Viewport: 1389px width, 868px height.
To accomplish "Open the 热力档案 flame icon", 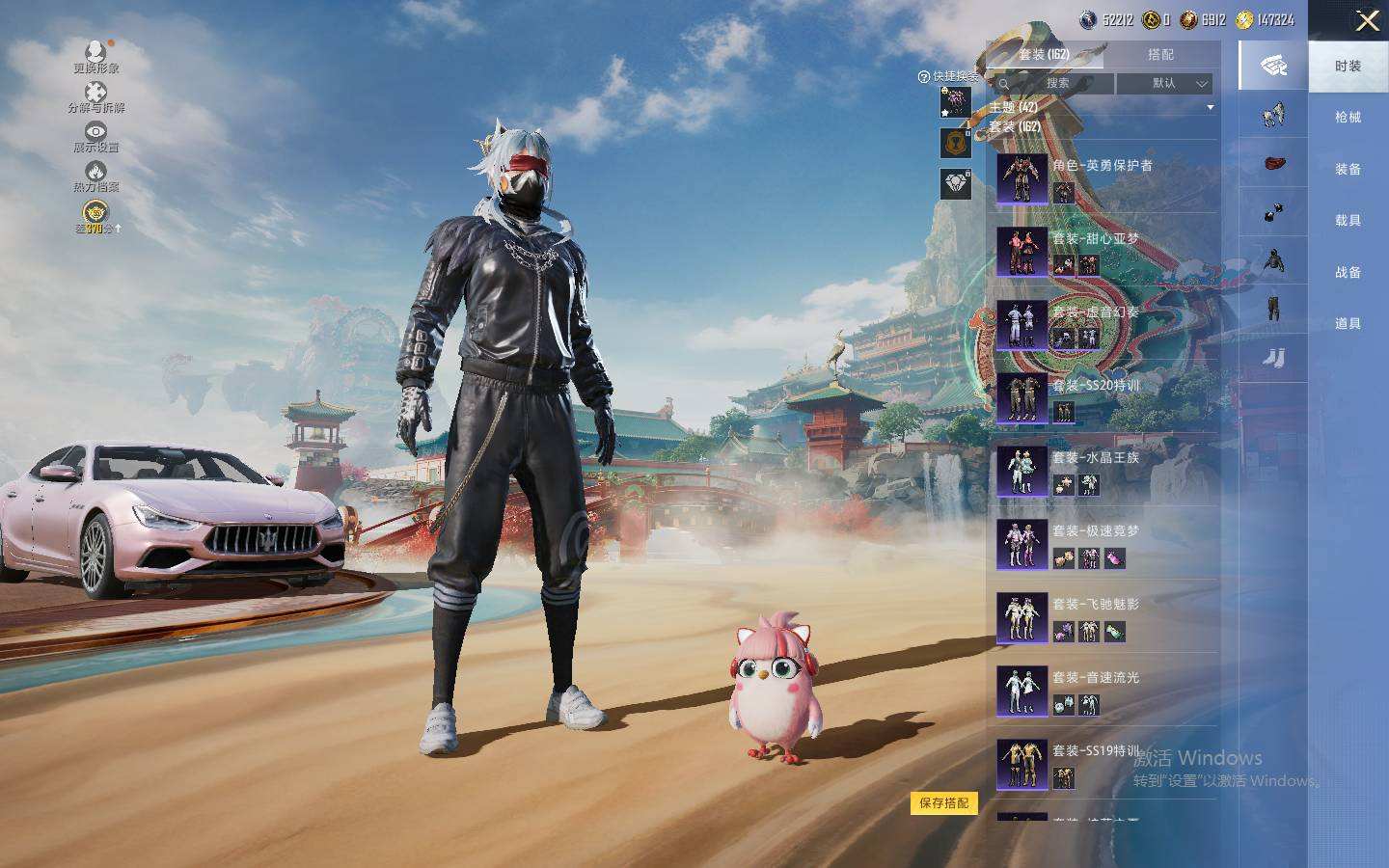I will (x=95, y=176).
